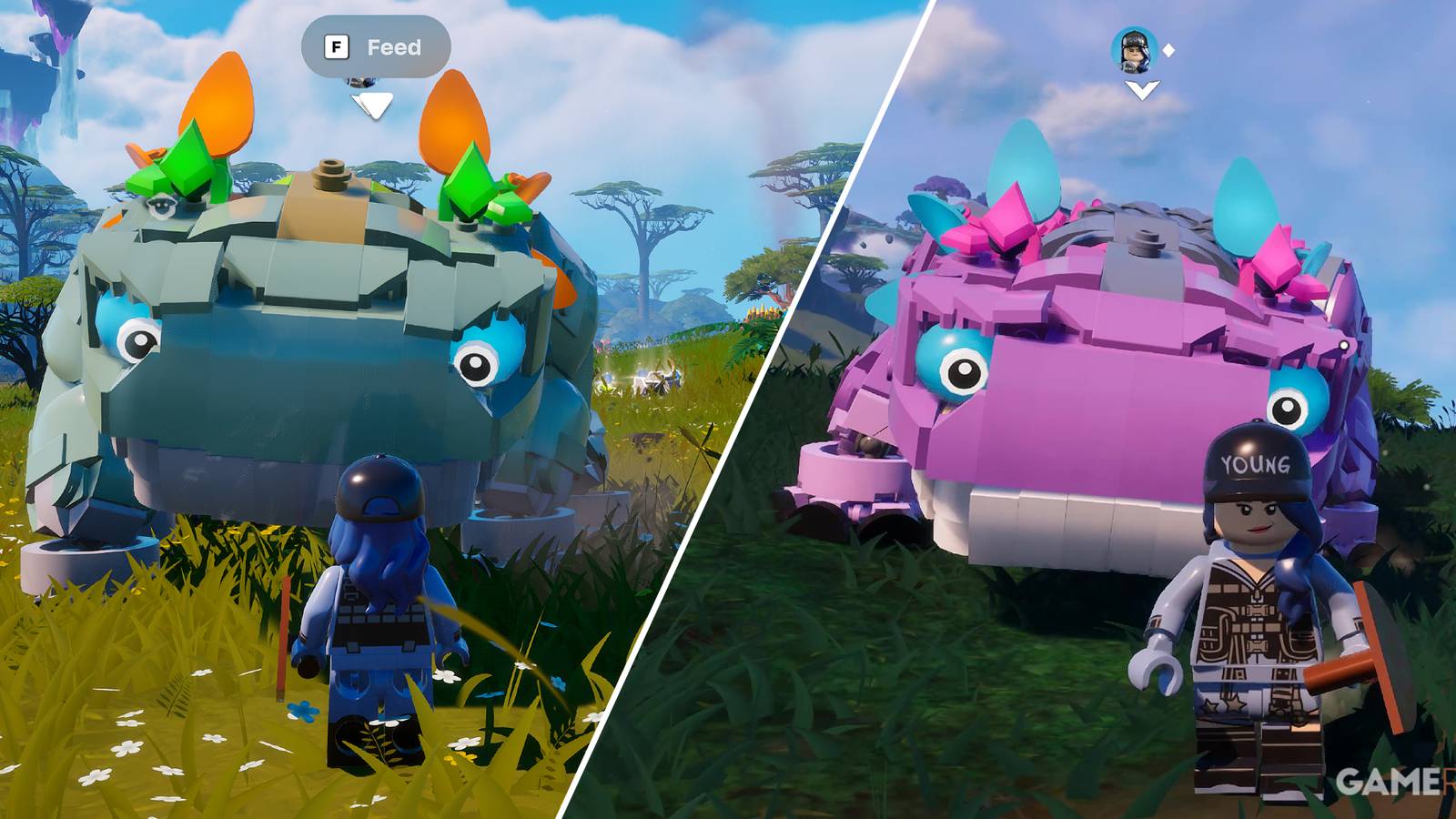Viewport: 1456px width, 819px height.
Task: Click the white diamond icon beside the avatar
Action: point(1168,52)
